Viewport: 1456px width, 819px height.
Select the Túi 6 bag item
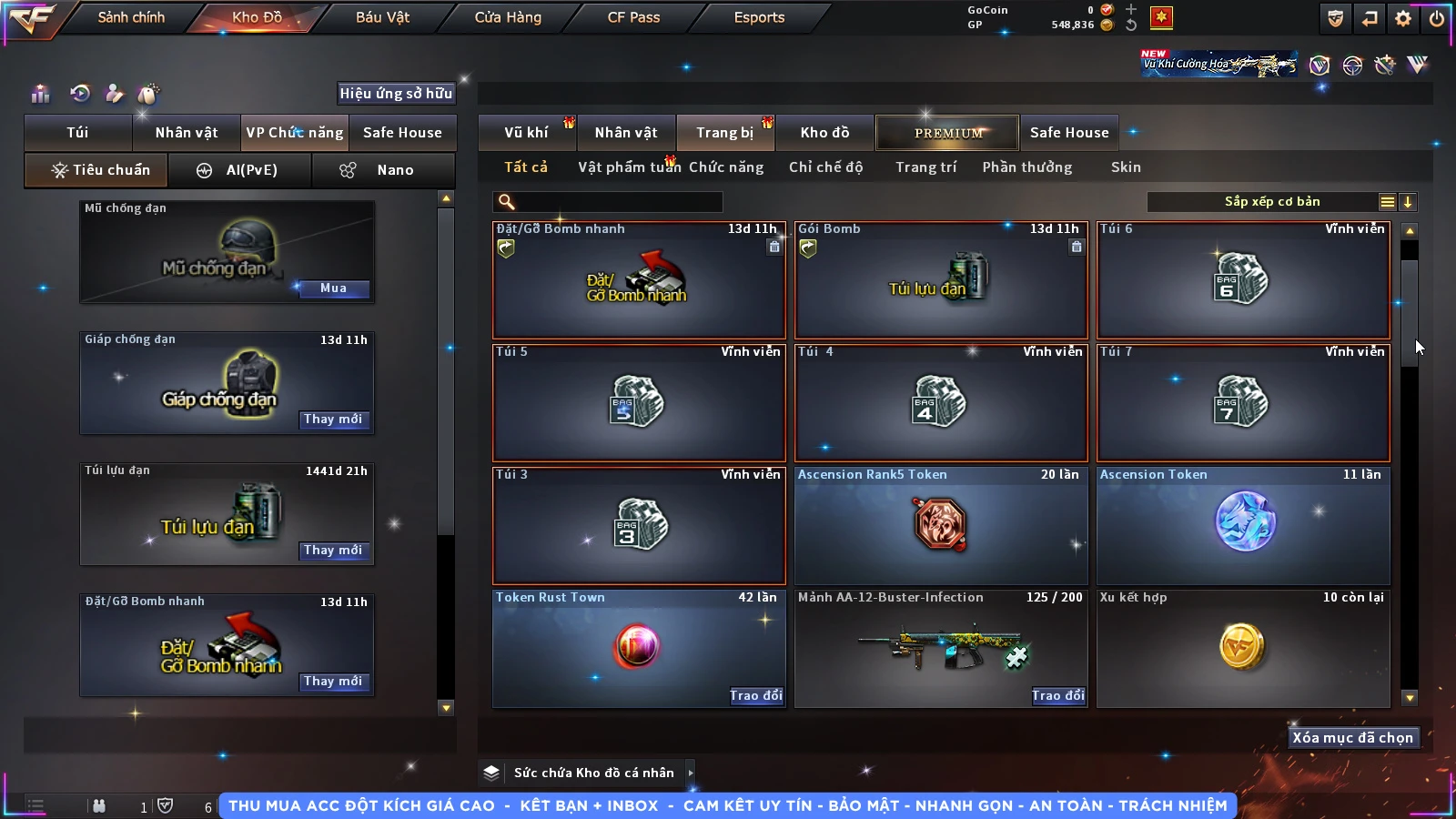pos(1243,280)
